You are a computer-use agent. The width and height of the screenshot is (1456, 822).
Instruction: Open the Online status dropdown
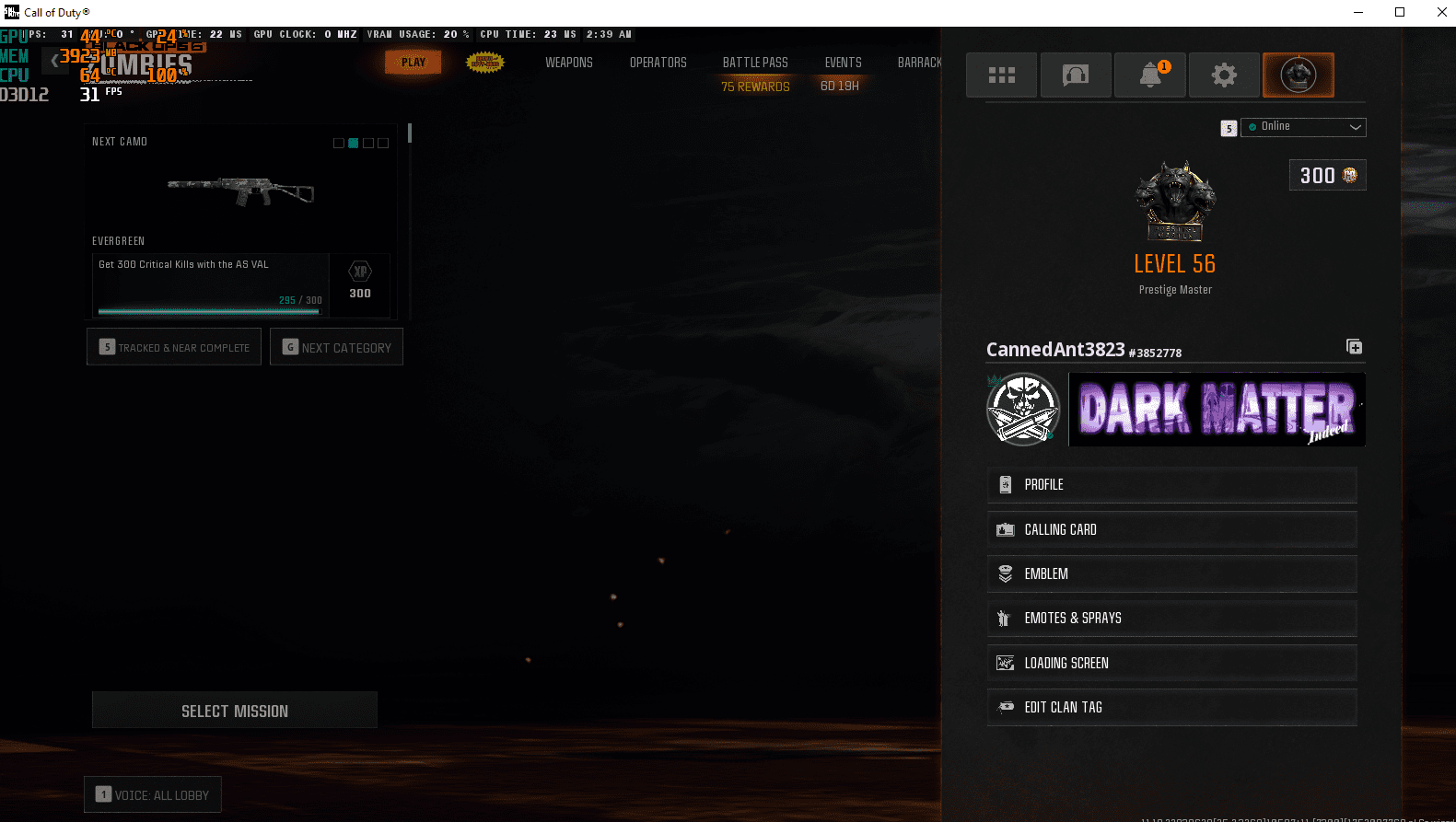click(x=1303, y=127)
